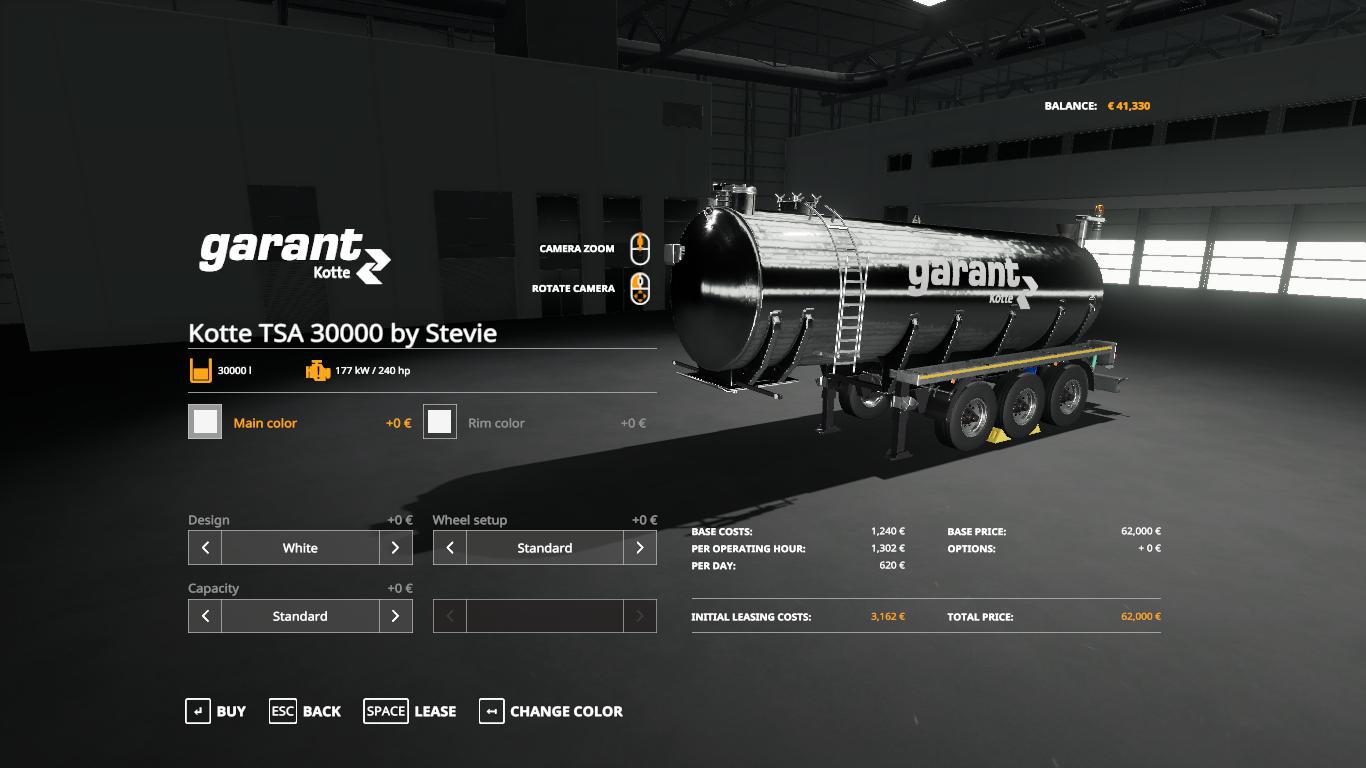Switch to the next Design option
Screen dimensions: 1366x768
tap(396, 548)
